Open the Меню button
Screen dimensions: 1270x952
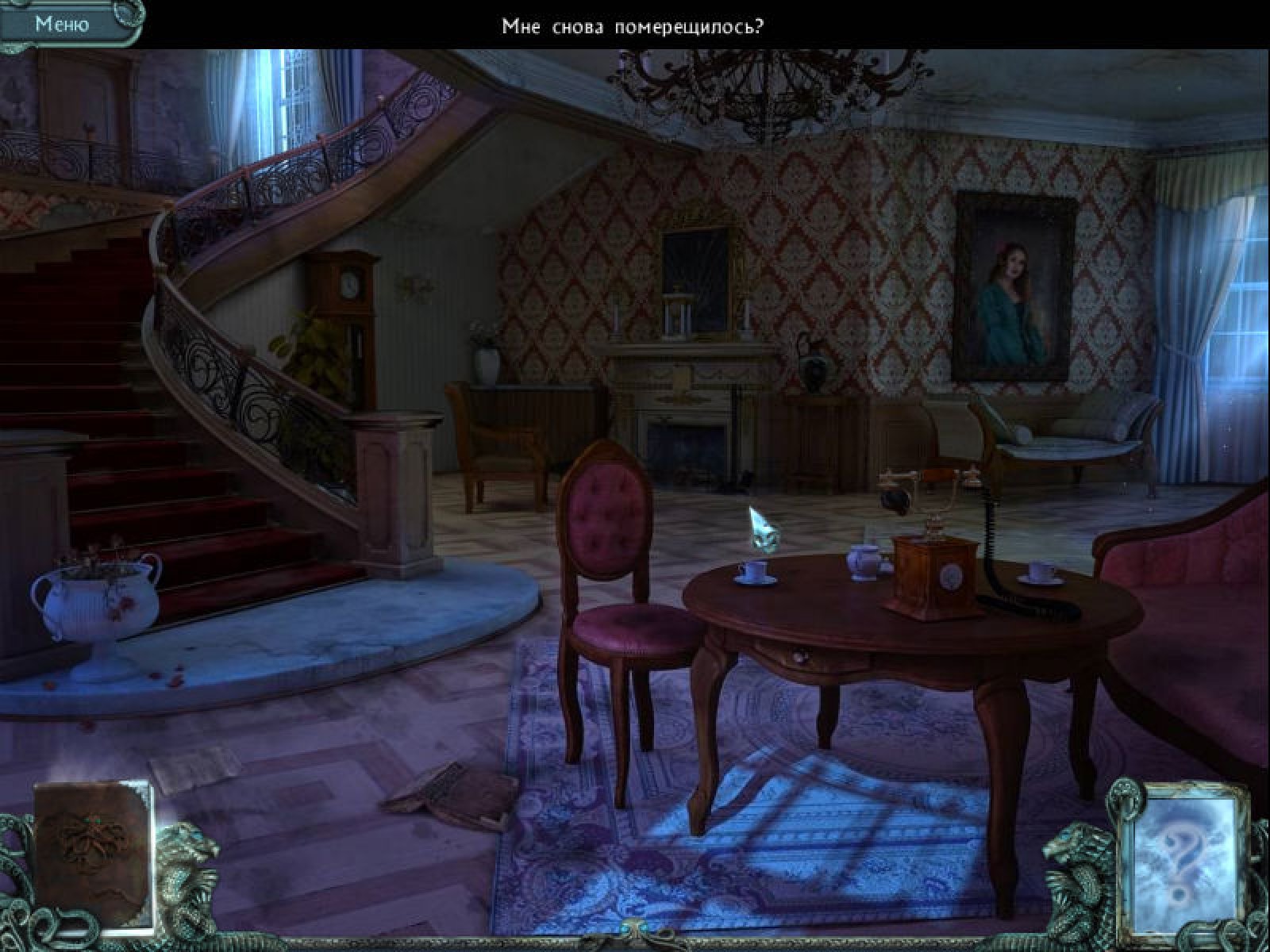(x=62, y=24)
